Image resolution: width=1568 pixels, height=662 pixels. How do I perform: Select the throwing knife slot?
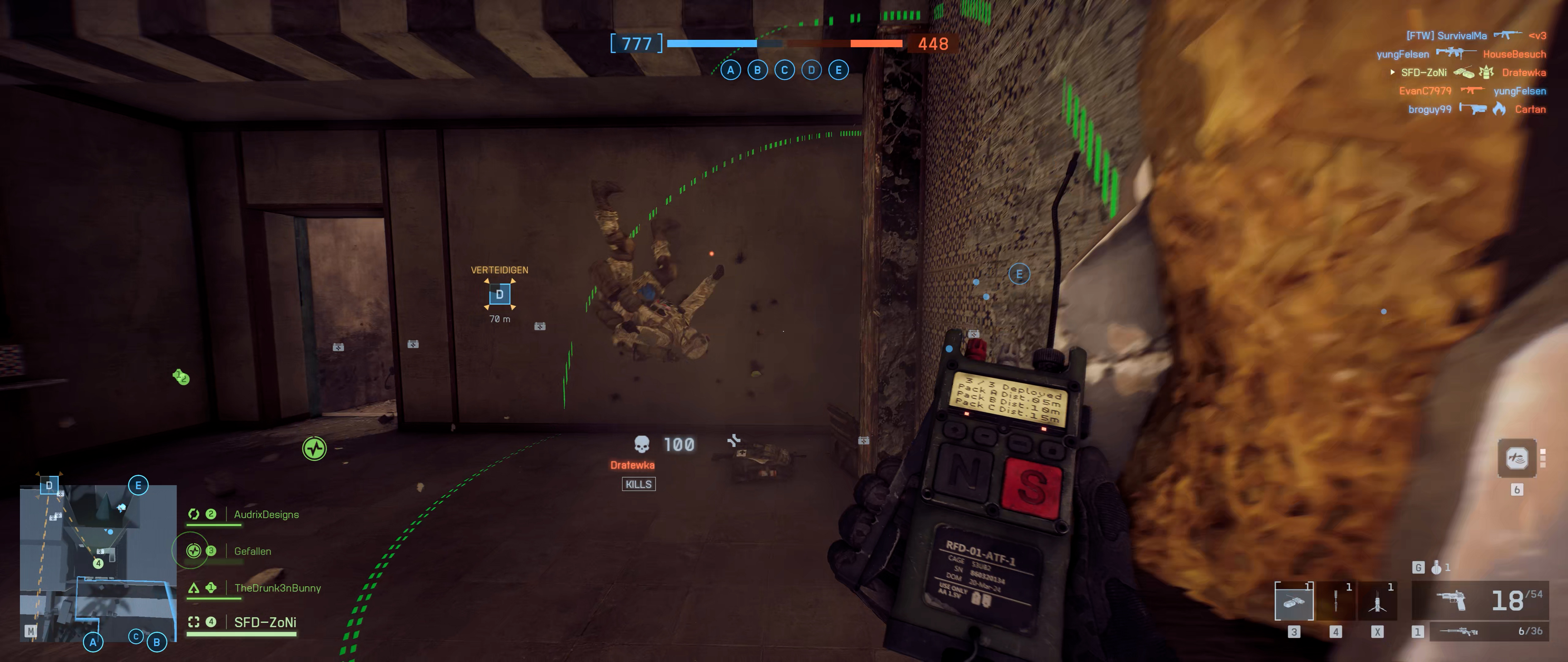pos(1336,602)
